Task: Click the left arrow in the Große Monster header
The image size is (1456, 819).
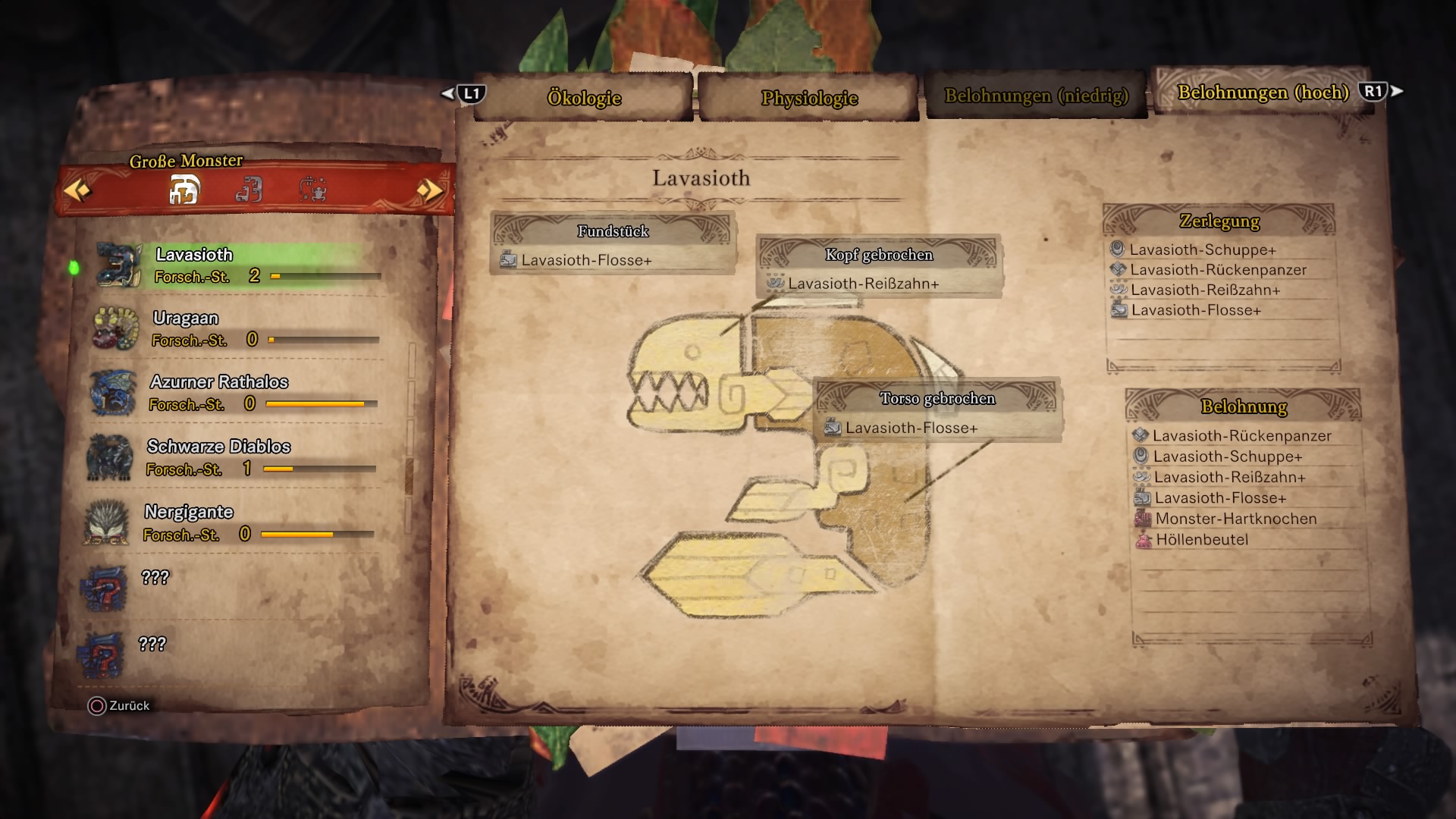Action: [x=77, y=190]
